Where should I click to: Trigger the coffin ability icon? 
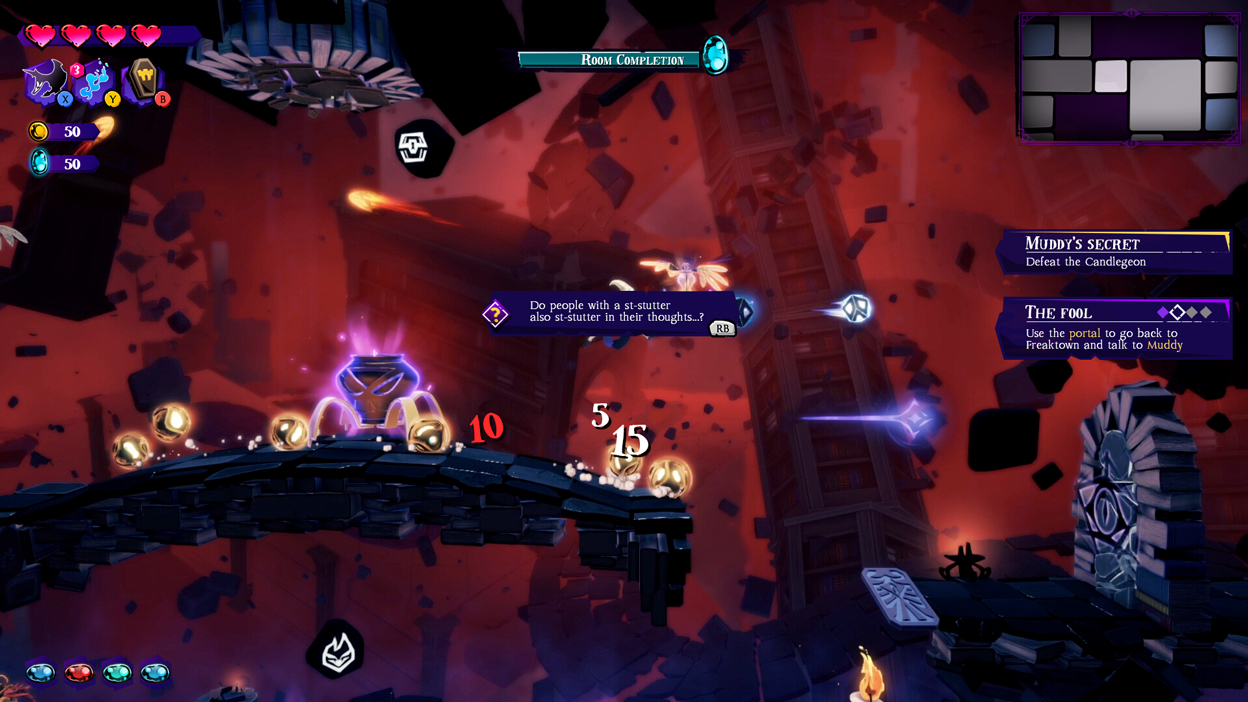143,79
